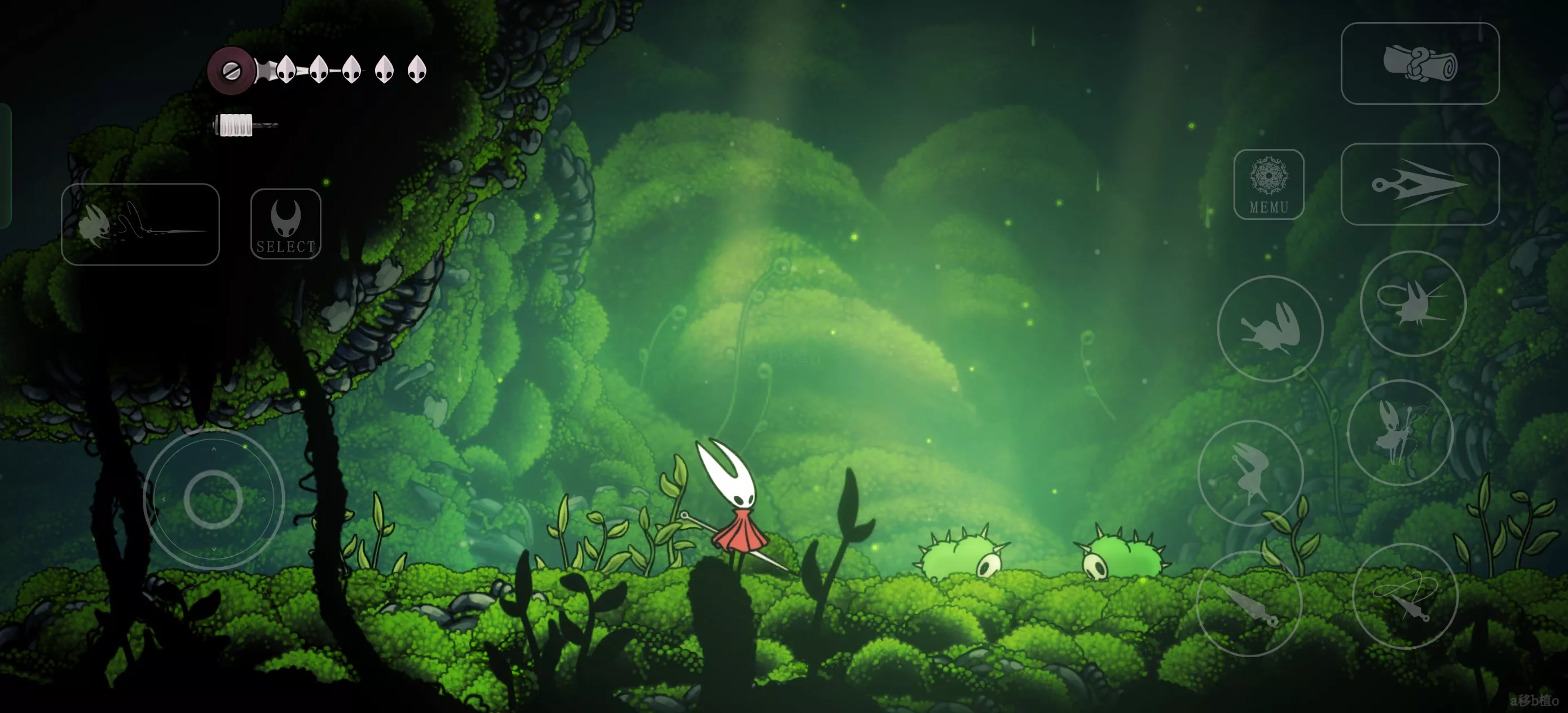This screenshot has width=1568, height=713.
Task: Tap the needle with looped thread button
Action: tap(1405, 596)
